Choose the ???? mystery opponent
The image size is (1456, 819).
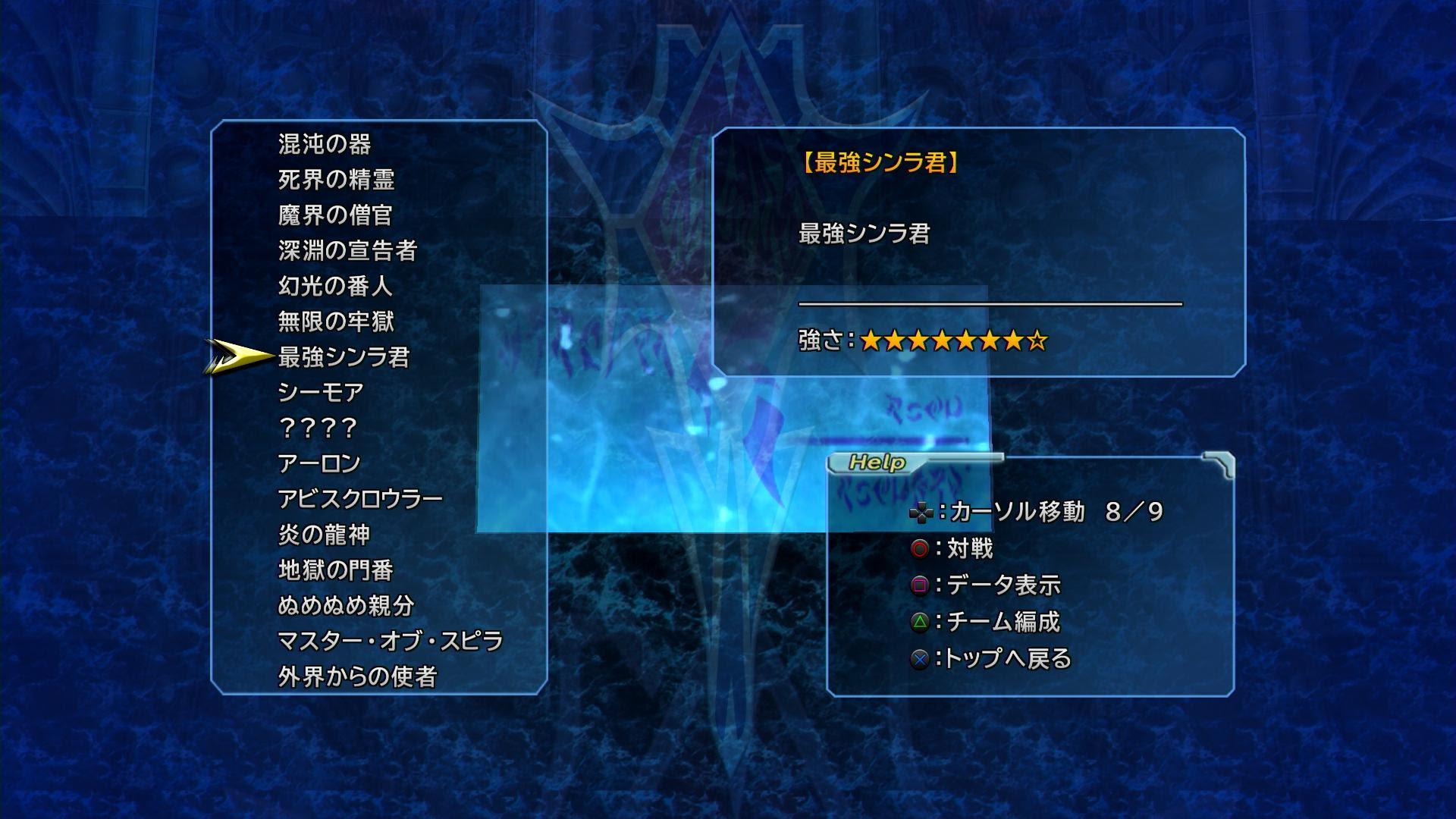click(x=318, y=428)
